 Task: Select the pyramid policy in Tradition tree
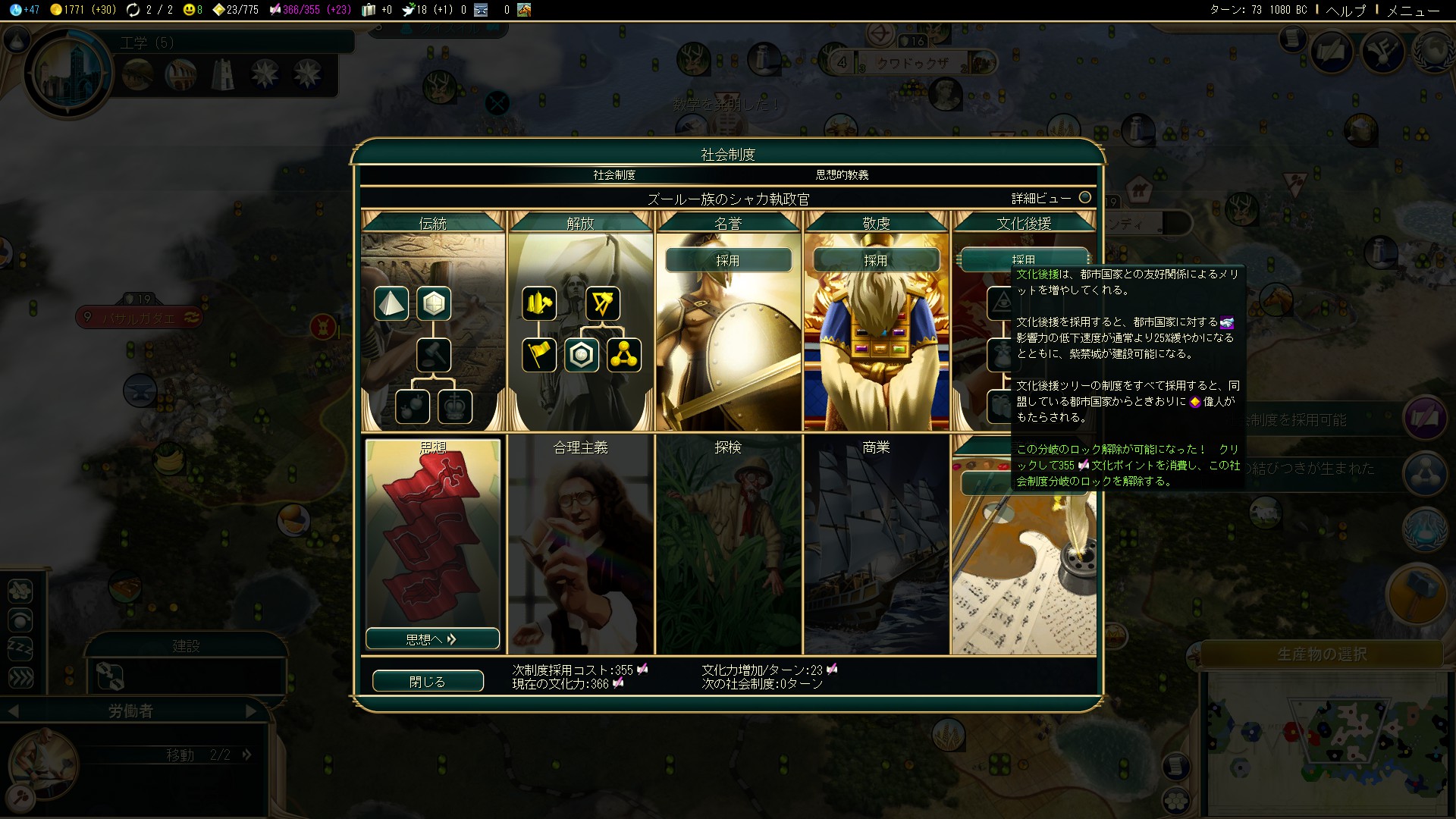point(391,303)
